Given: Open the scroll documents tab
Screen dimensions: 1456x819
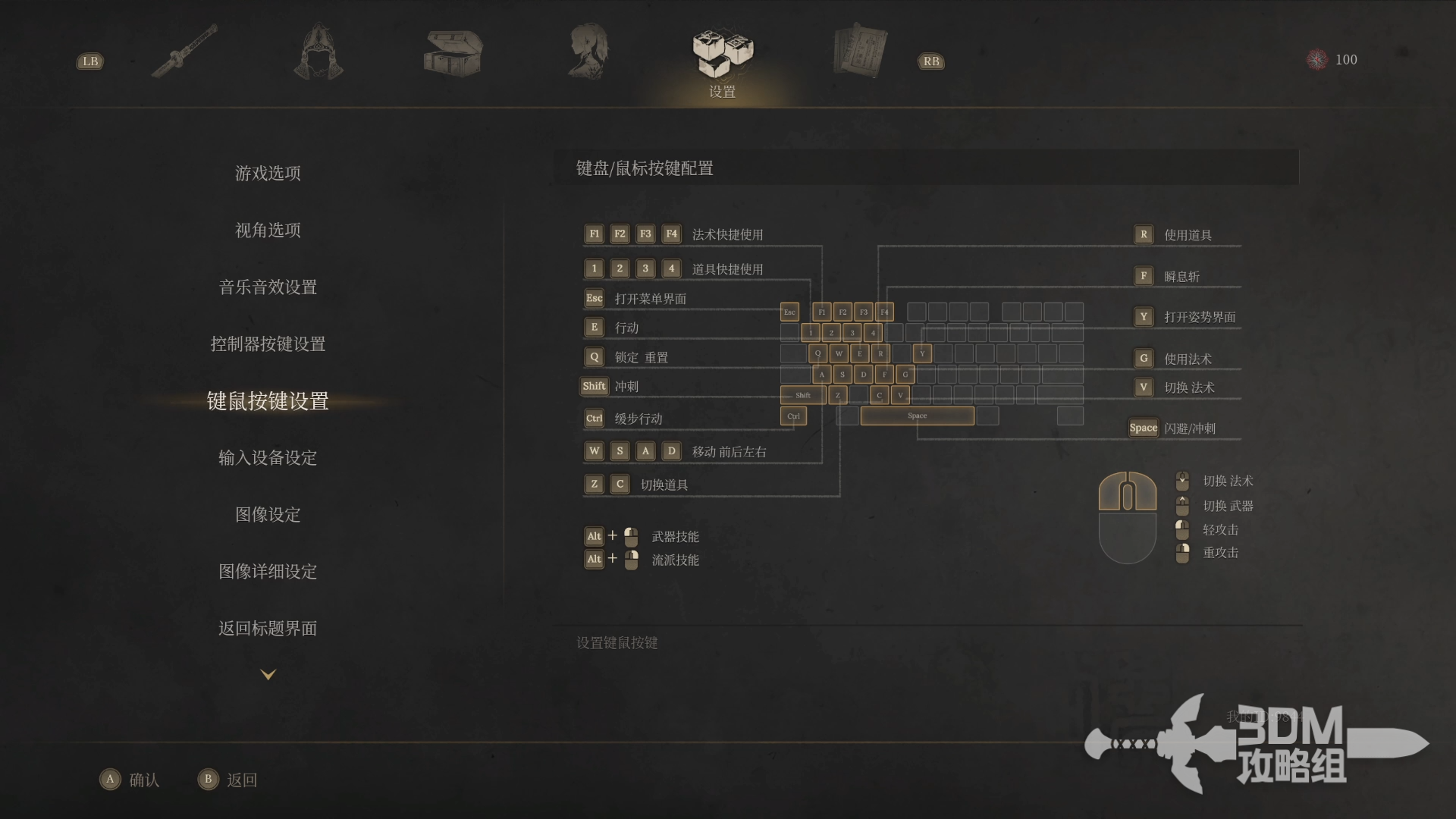Looking at the screenshot, I should [x=859, y=52].
